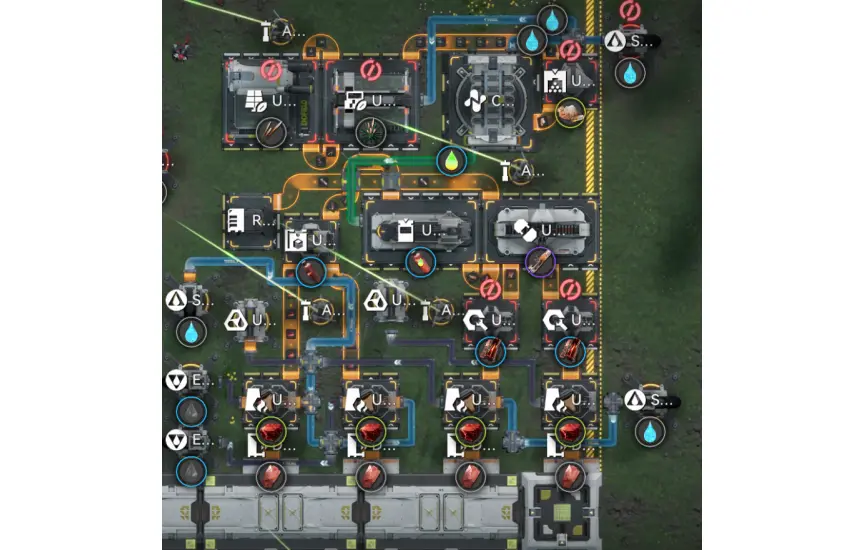Select the yellow-ringed food product icon
Screen dimensions: 865x550
tap(571, 113)
